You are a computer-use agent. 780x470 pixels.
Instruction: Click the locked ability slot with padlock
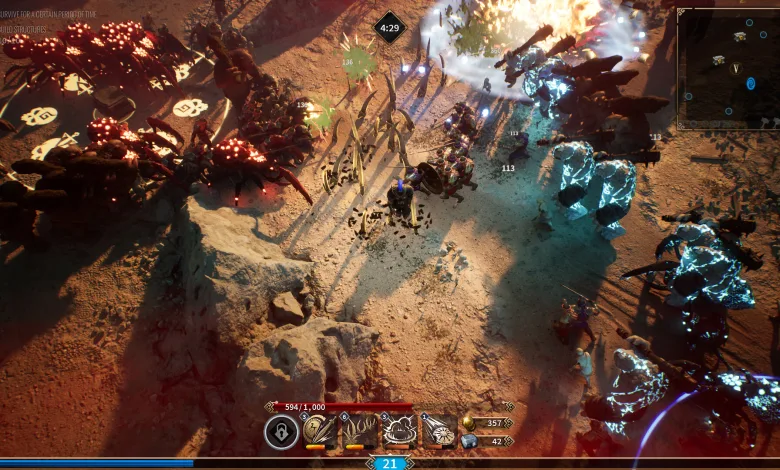[x=281, y=431]
